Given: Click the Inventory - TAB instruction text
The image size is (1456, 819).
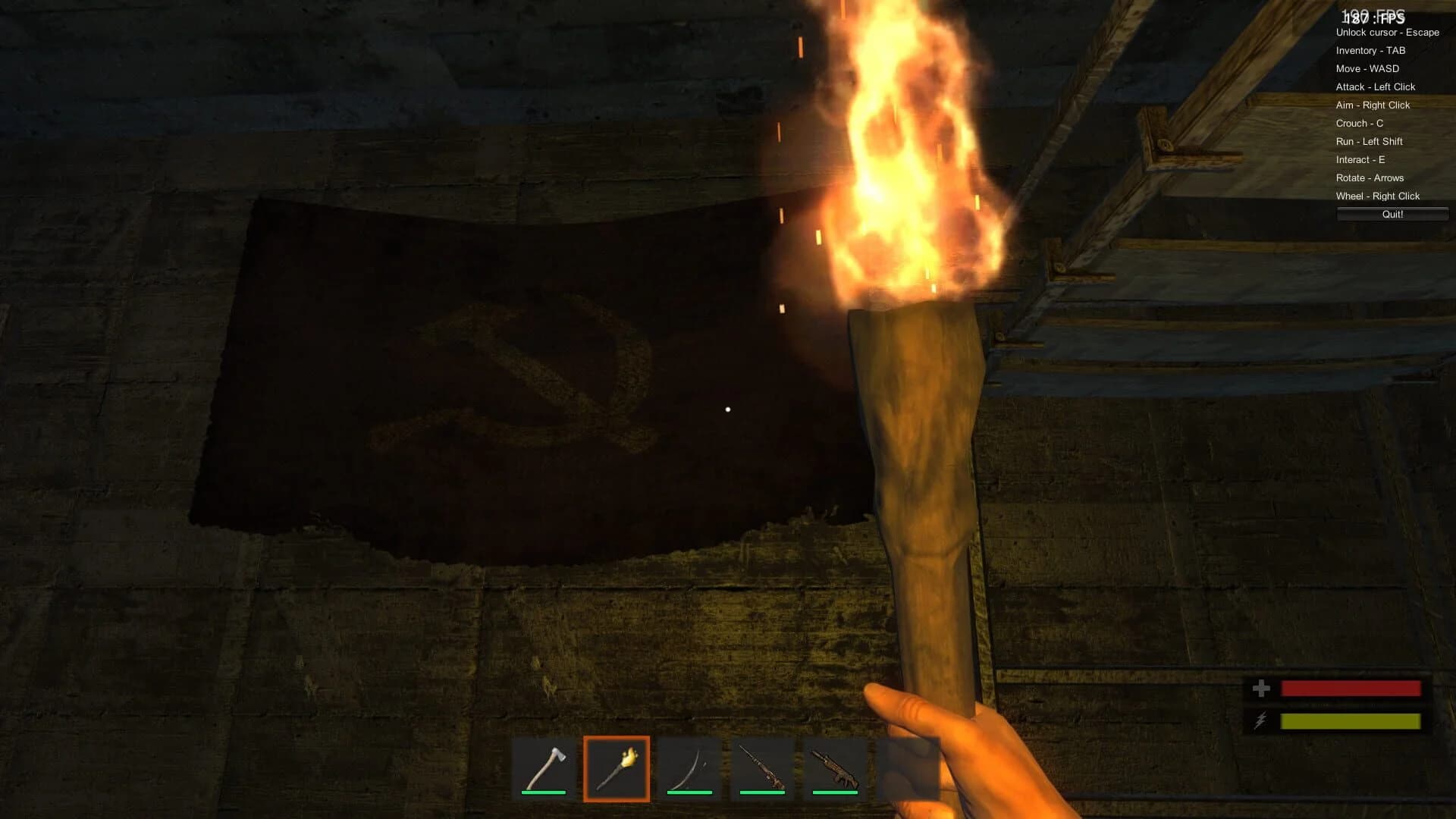Looking at the screenshot, I should pyautogui.click(x=1370, y=50).
